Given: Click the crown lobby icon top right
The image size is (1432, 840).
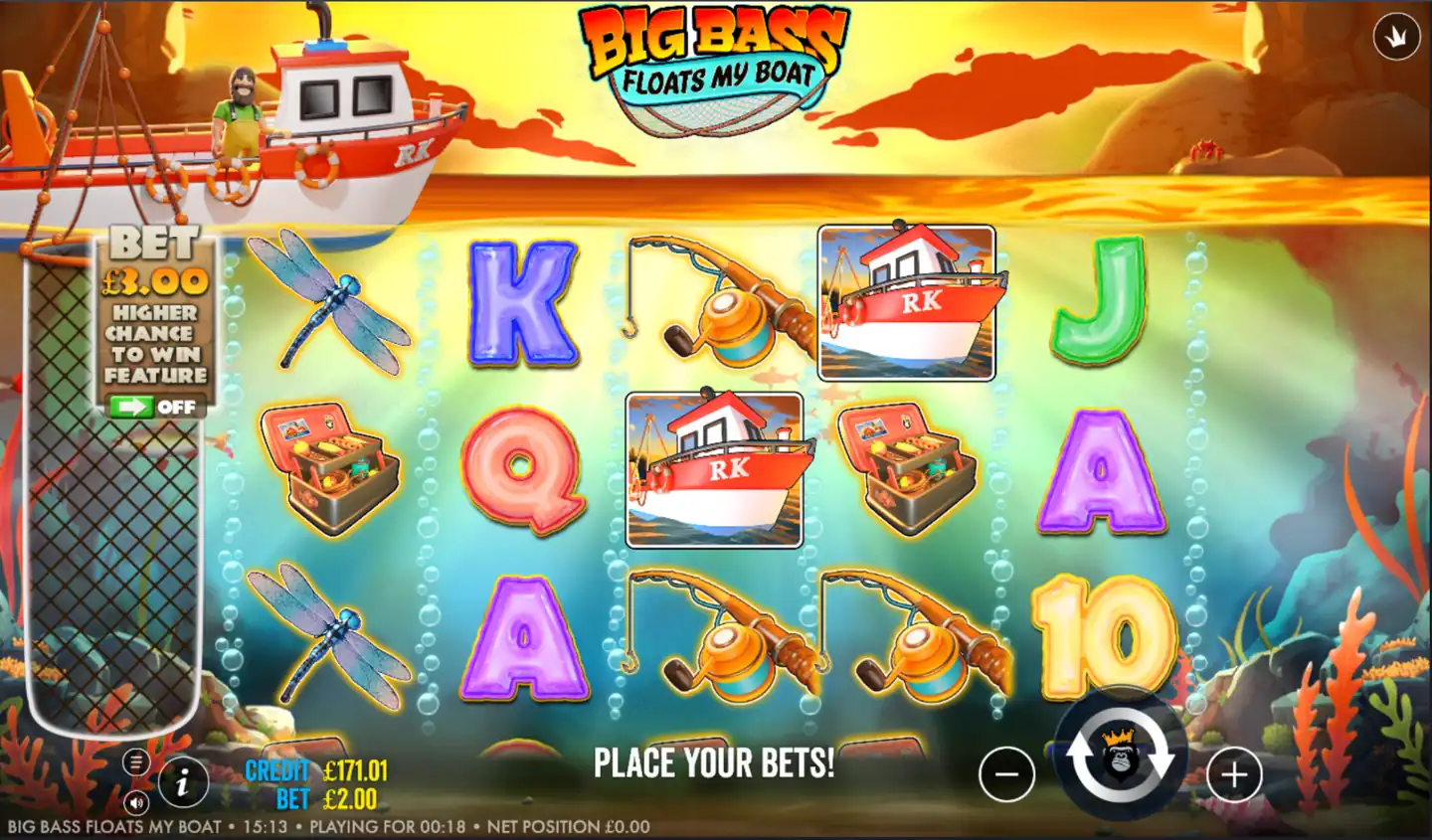Looking at the screenshot, I should click(1395, 36).
